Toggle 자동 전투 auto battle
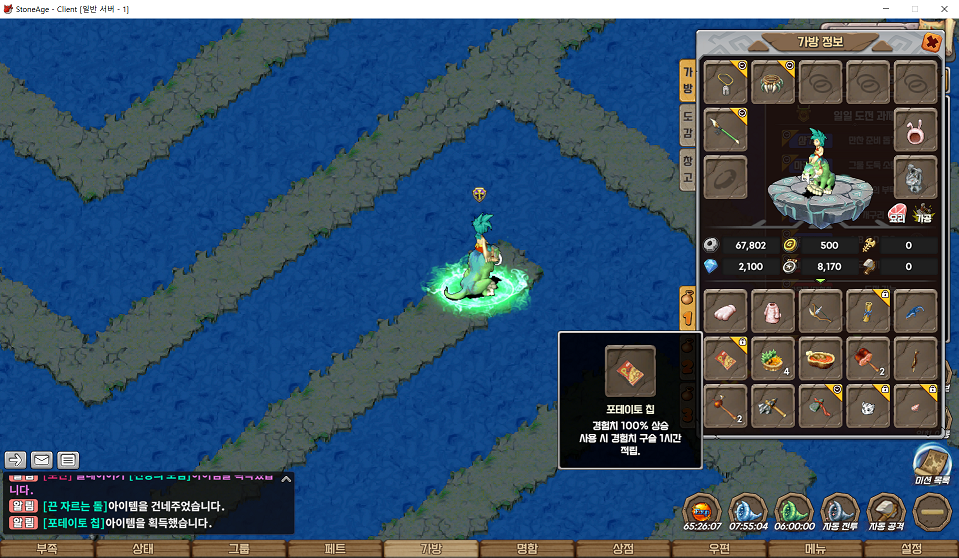This screenshot has width=959, height=558. [x=840, y=511]
